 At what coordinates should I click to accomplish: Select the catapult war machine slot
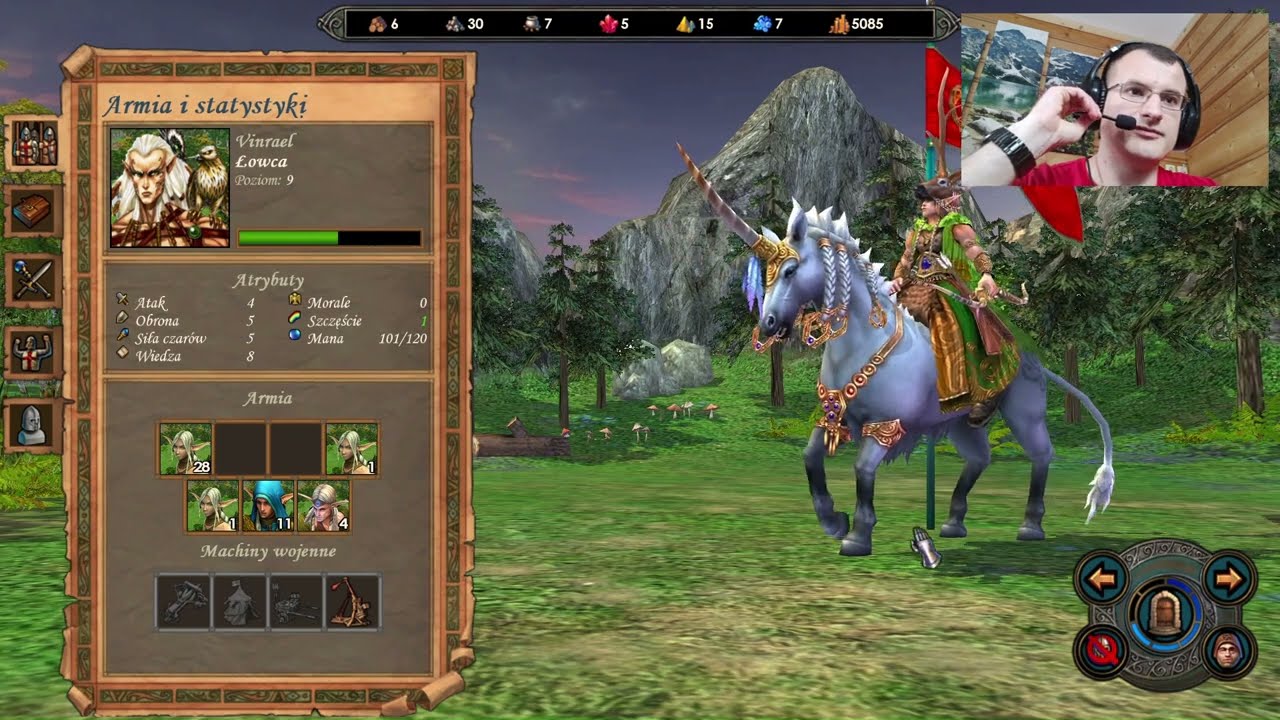(352, 601)
